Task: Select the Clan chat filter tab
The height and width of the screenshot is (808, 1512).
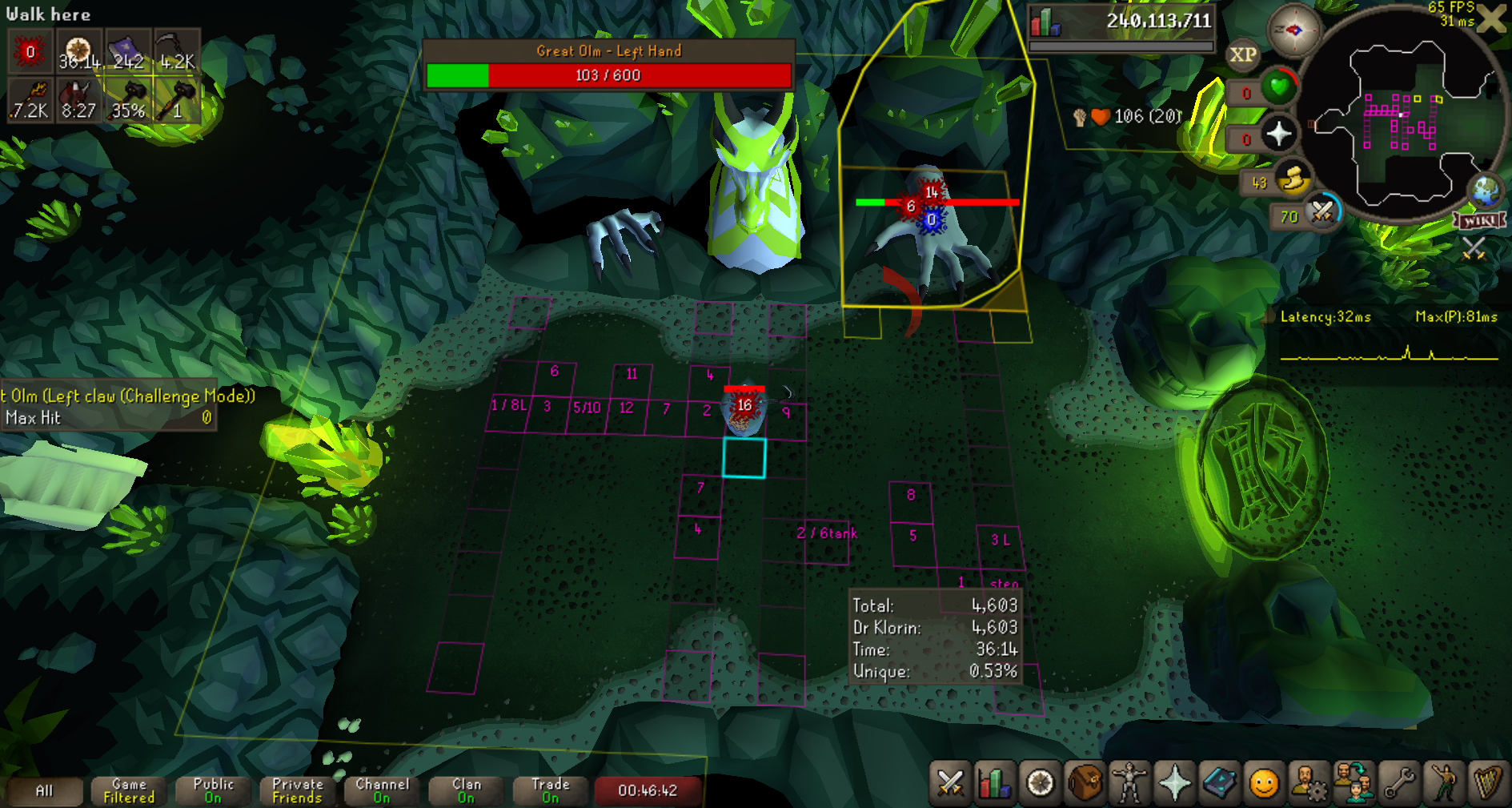Action: 467,790
